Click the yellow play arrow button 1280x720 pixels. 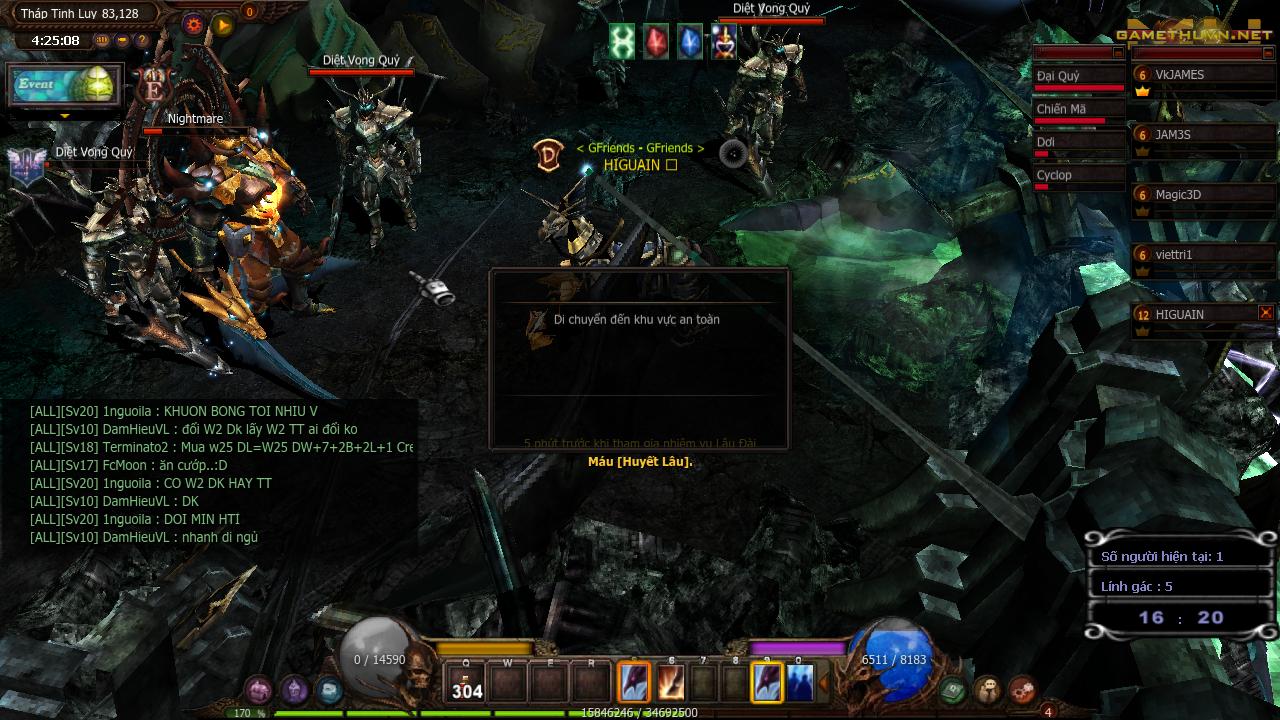pyautogui.click(x=223, y=25)
